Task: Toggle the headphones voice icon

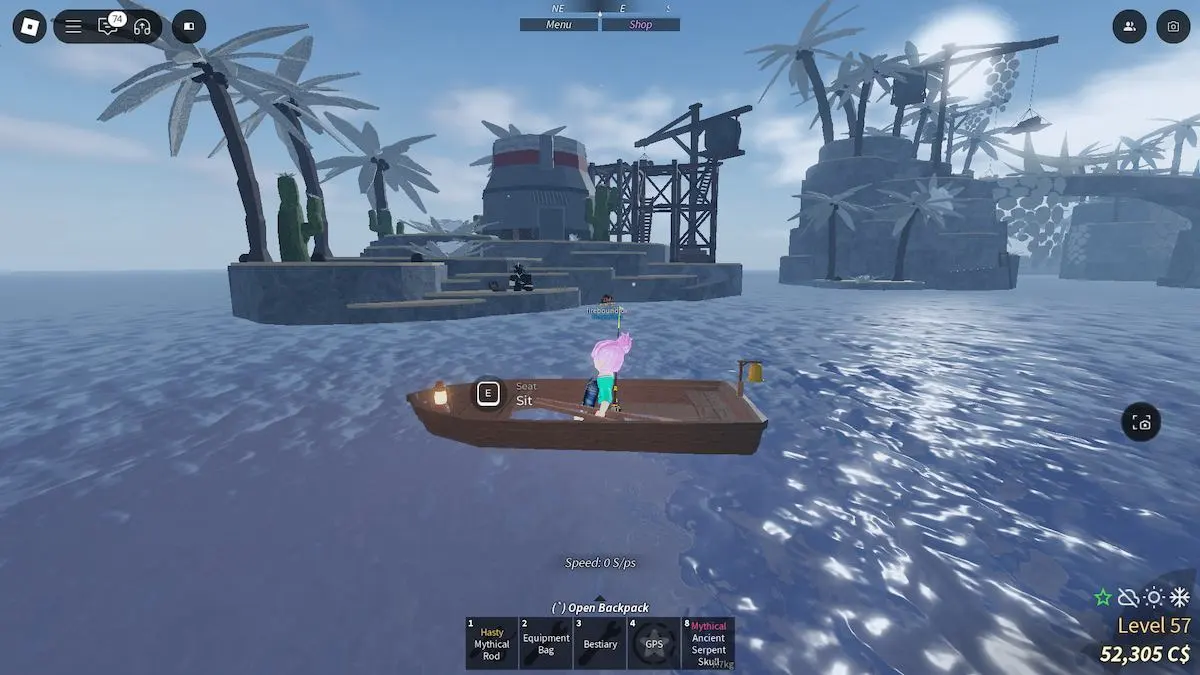Action: click(142, 27)
